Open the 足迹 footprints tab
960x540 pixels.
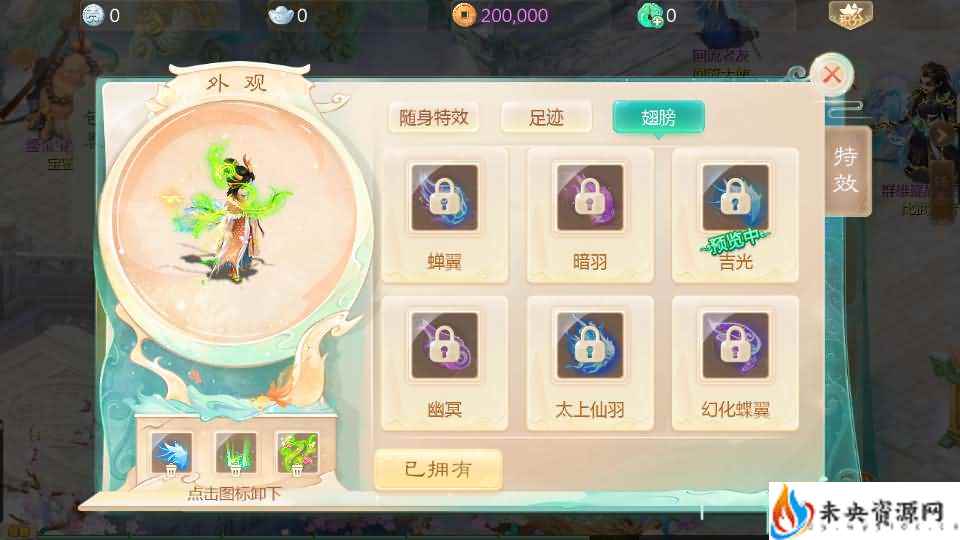point(546,117)
